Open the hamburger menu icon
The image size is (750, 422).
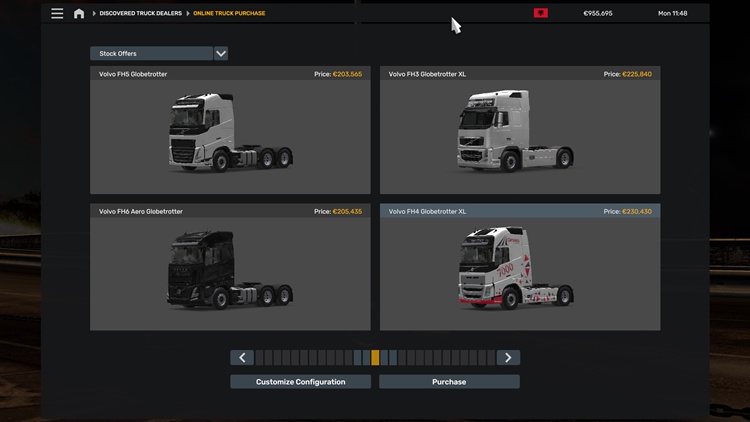[57, 13]
